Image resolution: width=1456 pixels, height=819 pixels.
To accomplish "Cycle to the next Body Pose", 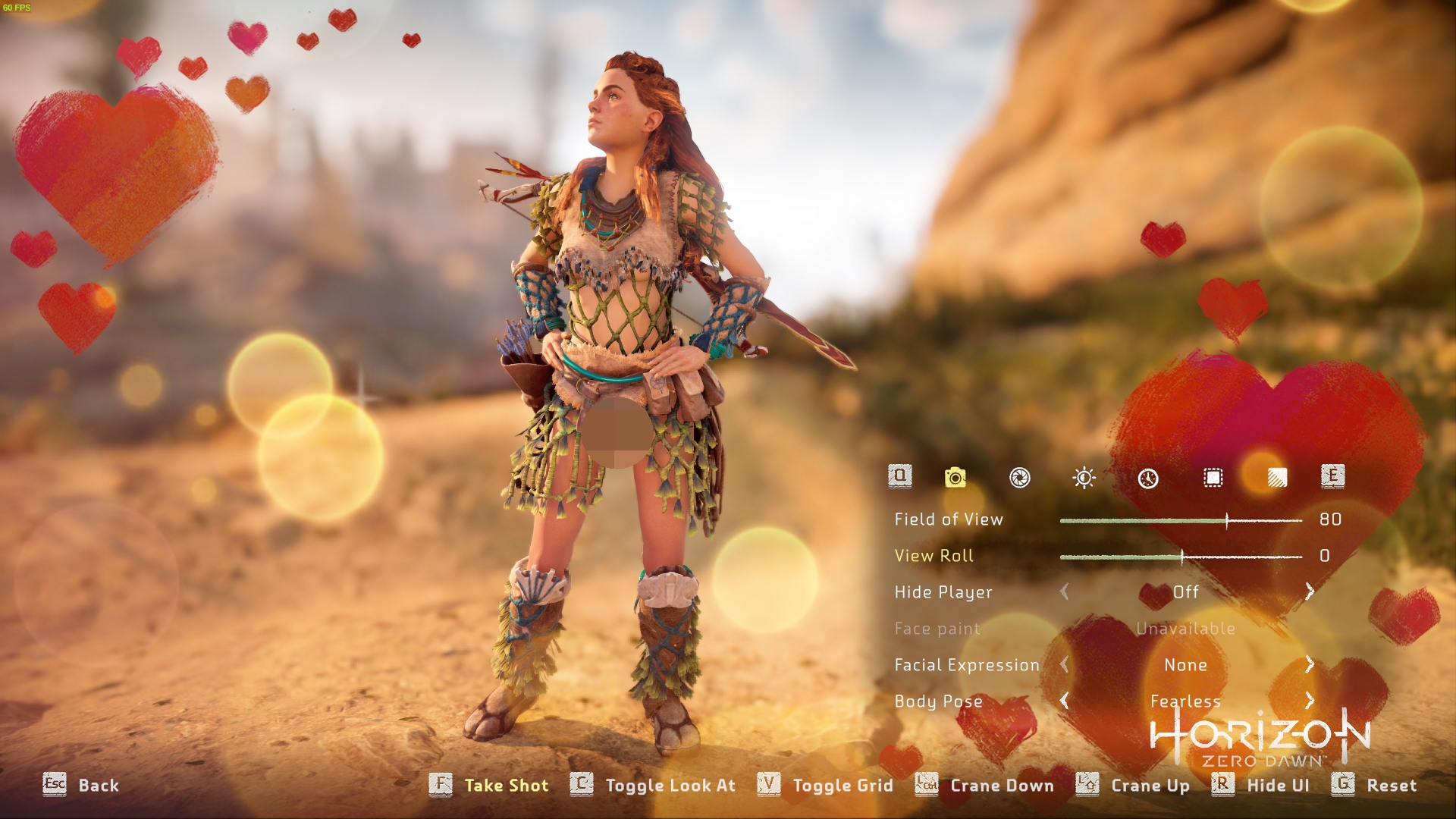I will tap(1310, 701).
